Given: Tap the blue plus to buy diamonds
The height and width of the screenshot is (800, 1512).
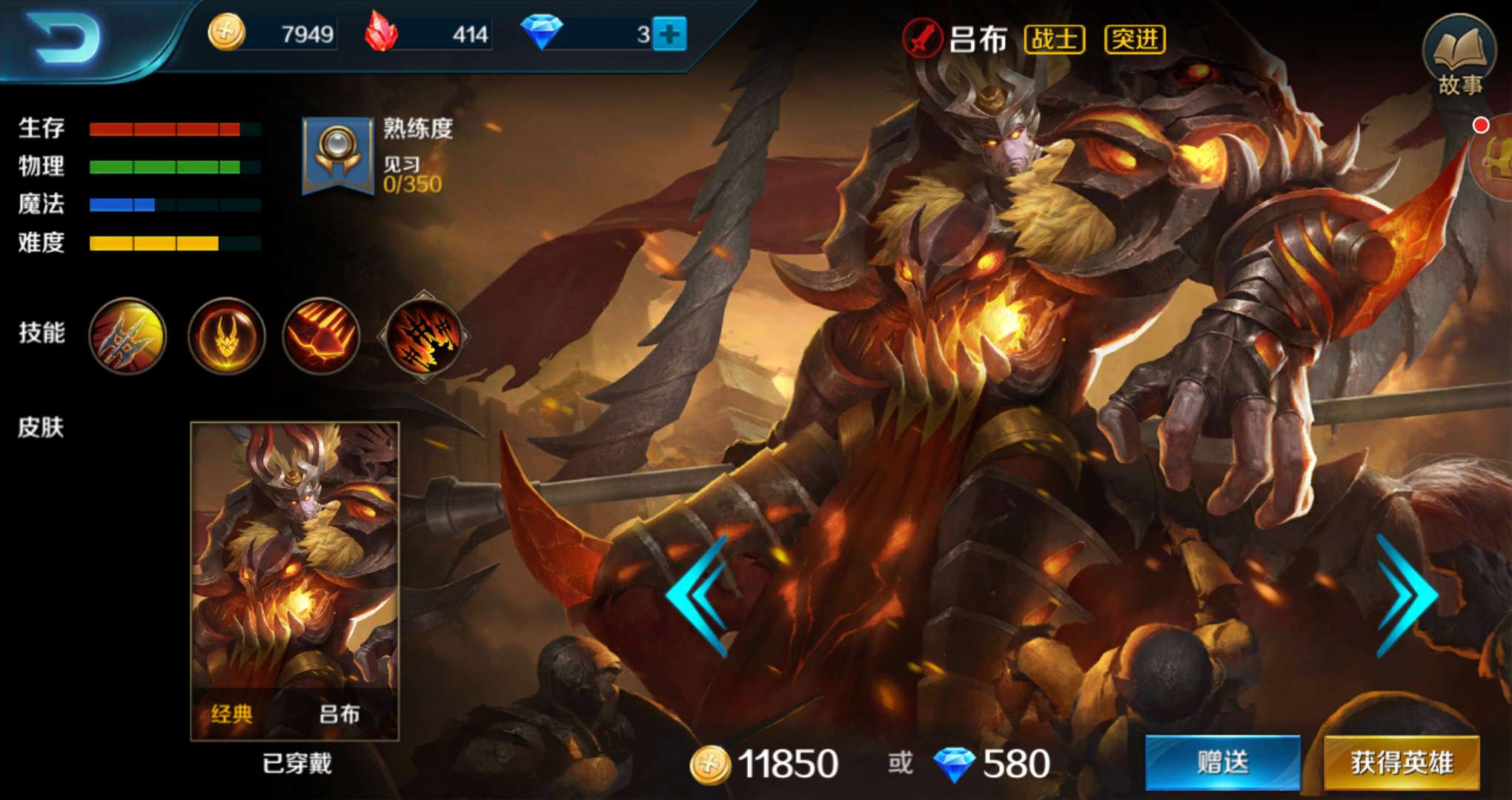Looking at the screenshot, I should [x=671, y=33].
